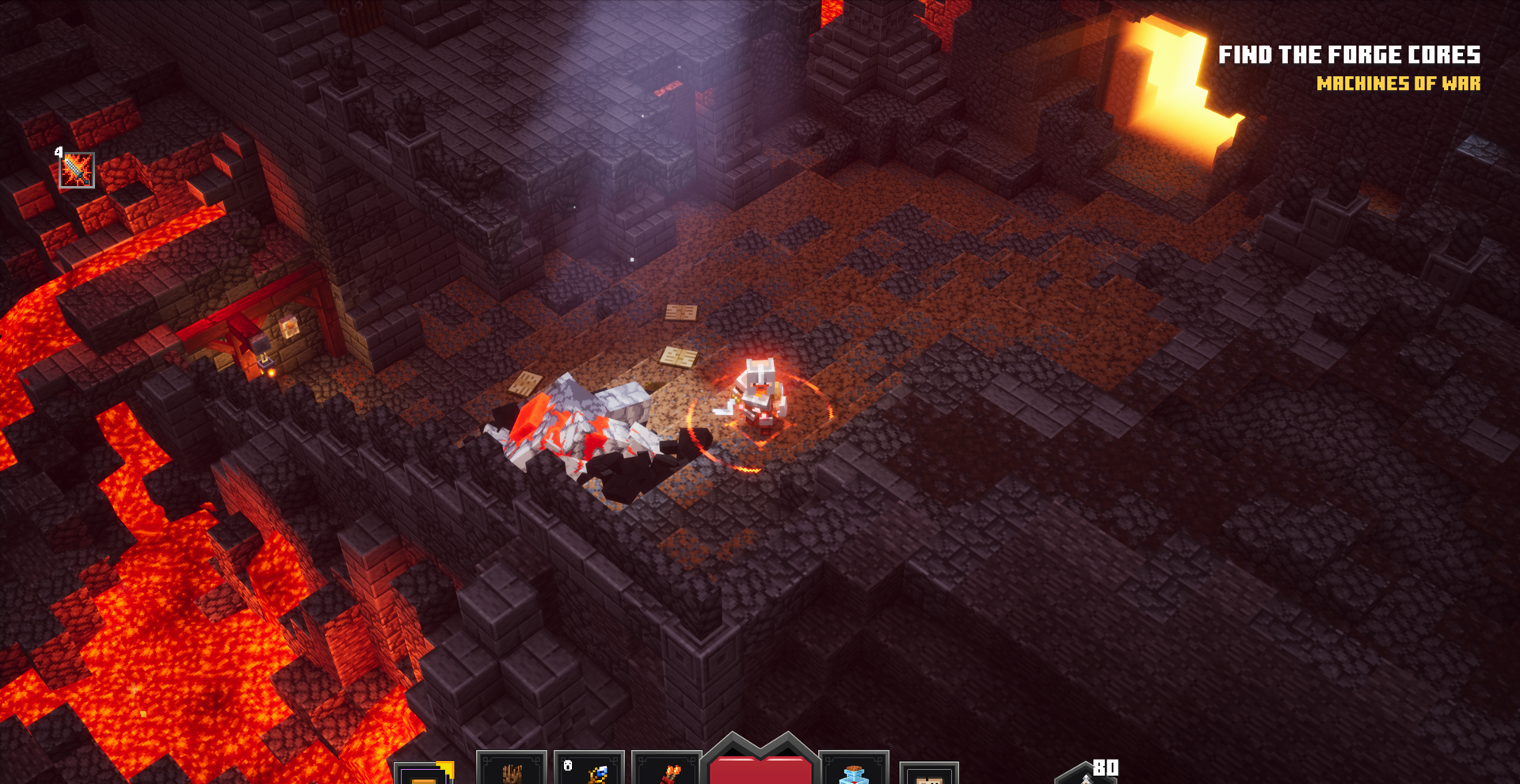Select the Find the Forge Cores objective
Image resolution: width=1520 pixels, height=784 pixels.
click(x=1349, y=55)
